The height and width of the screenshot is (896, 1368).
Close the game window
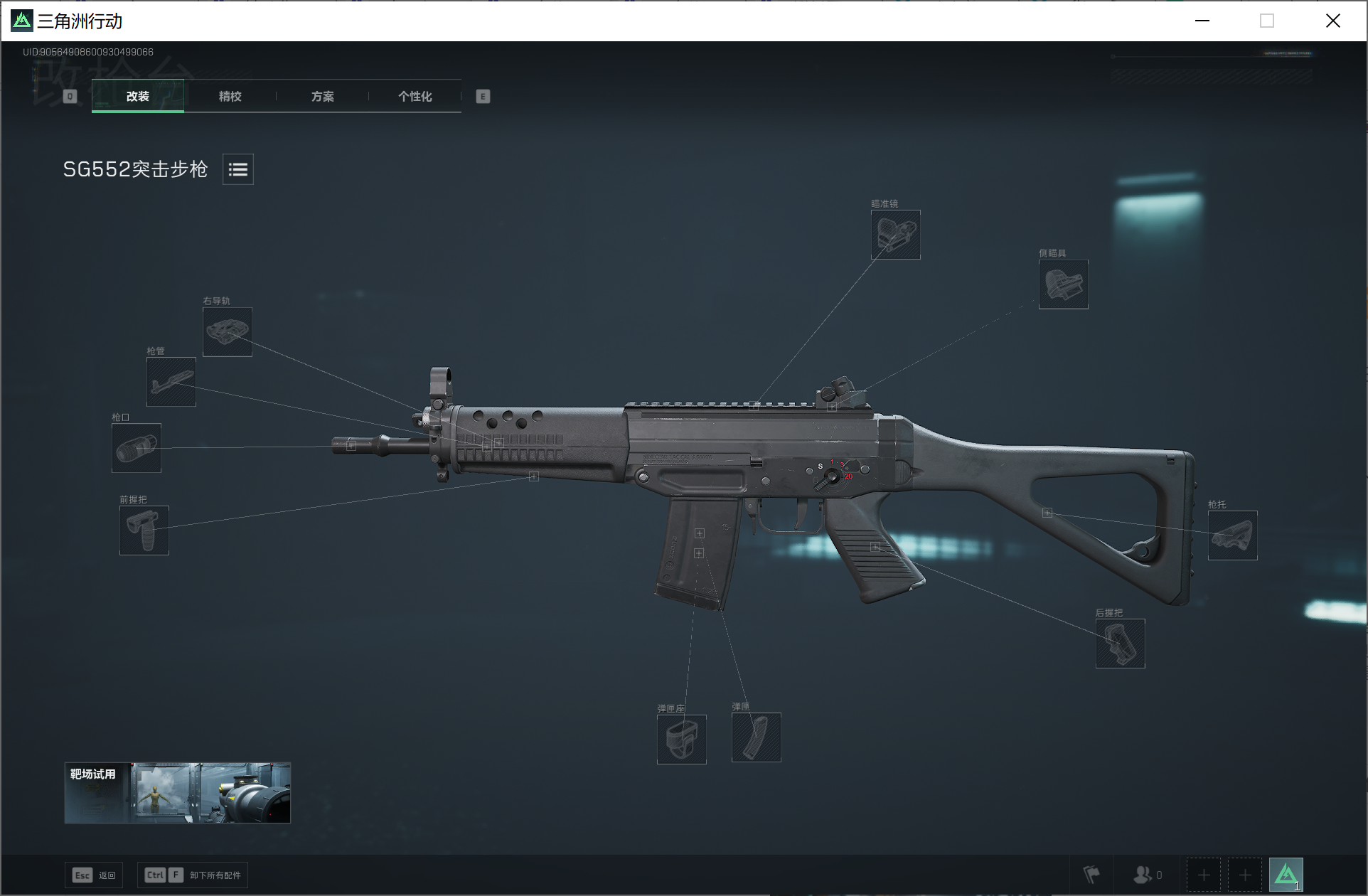coord(1333,21)
